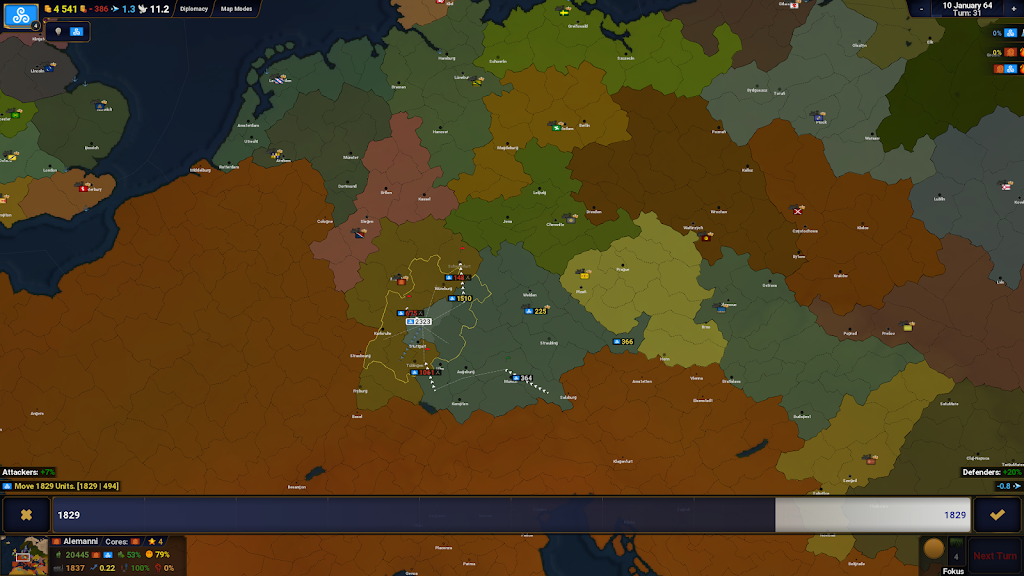Open the Diplomacy menu
1024x576 pixels.
coord(193,9)
